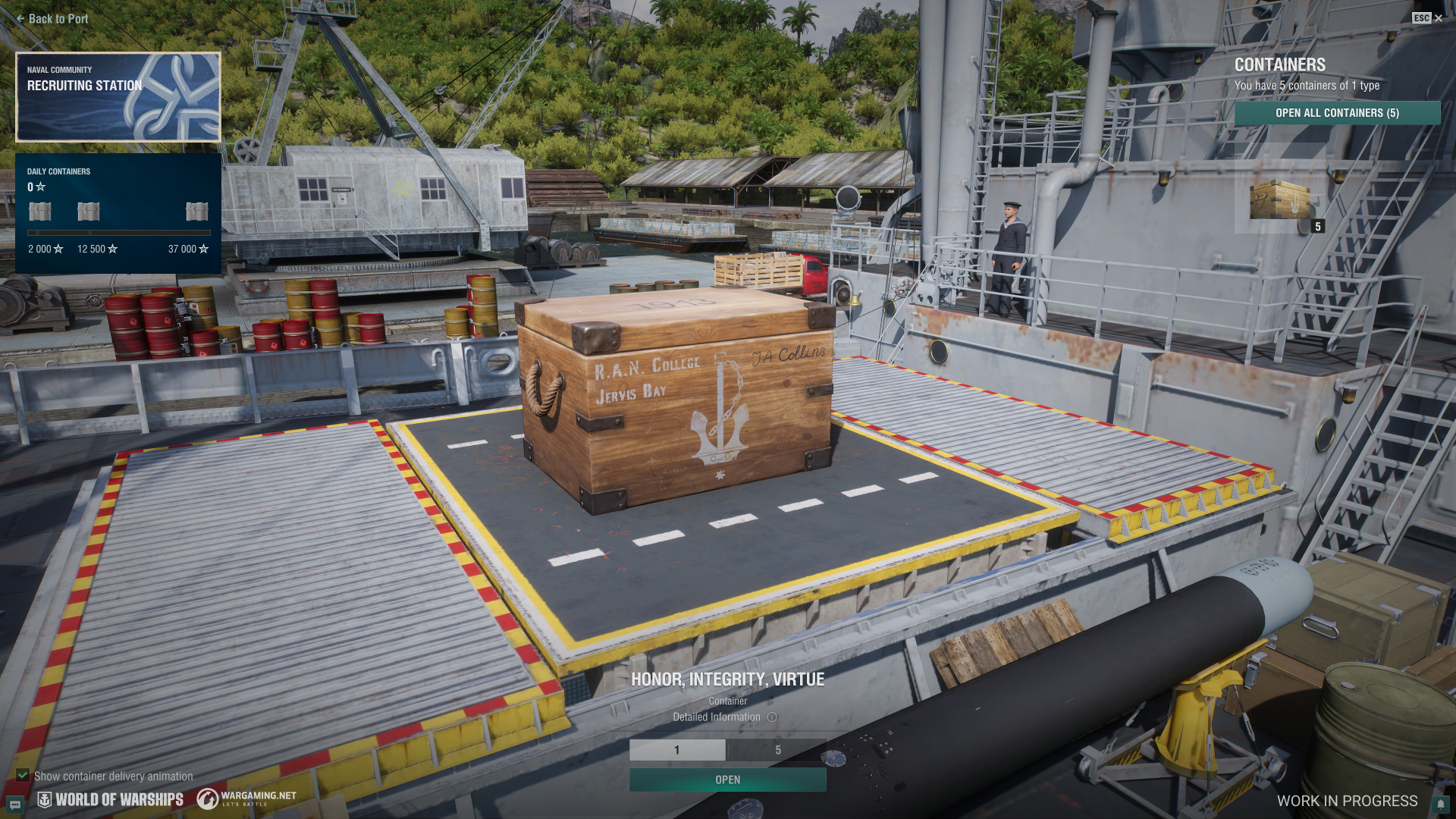
Task: Close the containers screen with ESC X
Action: point(1427,18)
